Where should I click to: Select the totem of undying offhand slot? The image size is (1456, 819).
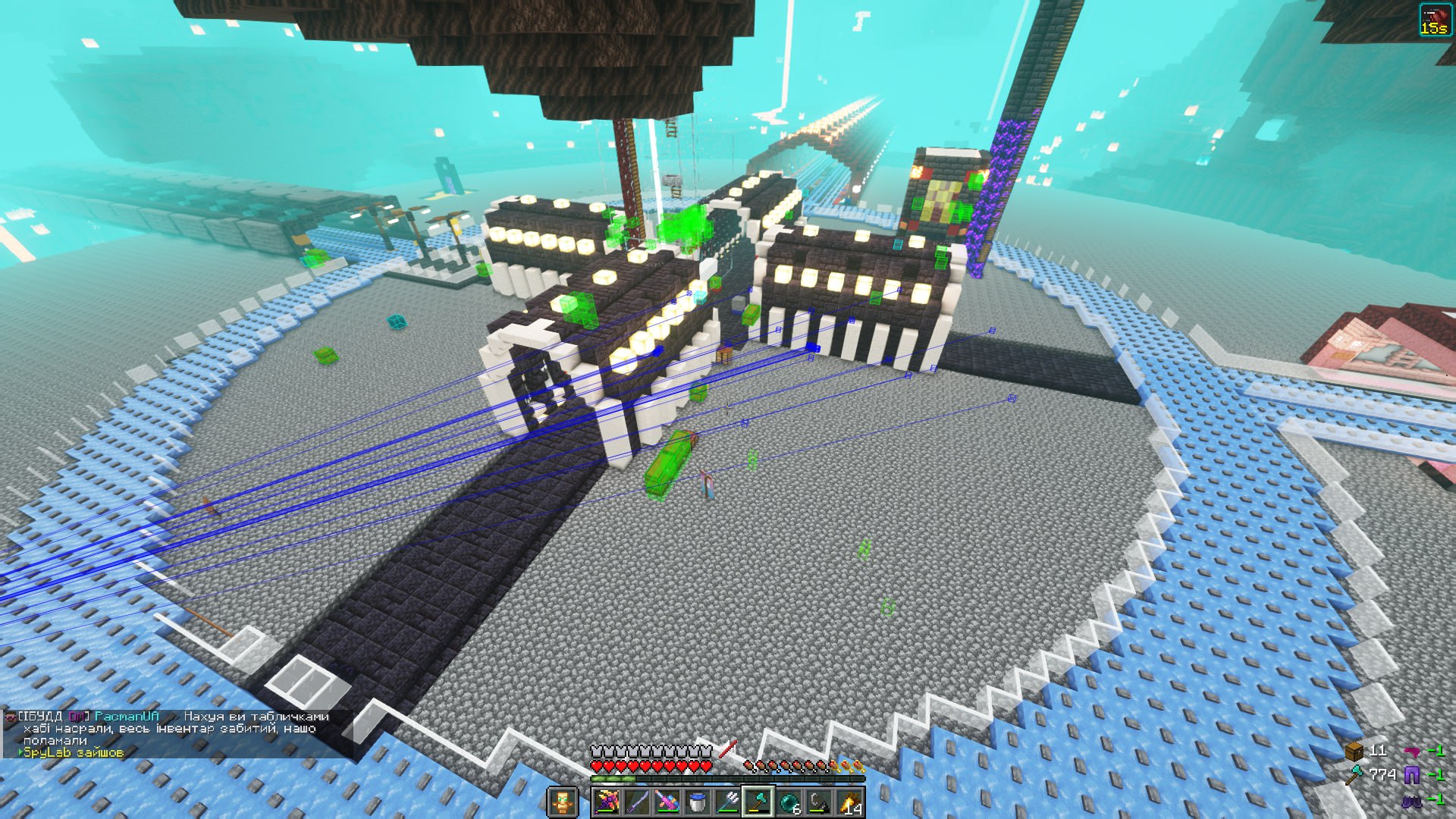pos(562,802)
